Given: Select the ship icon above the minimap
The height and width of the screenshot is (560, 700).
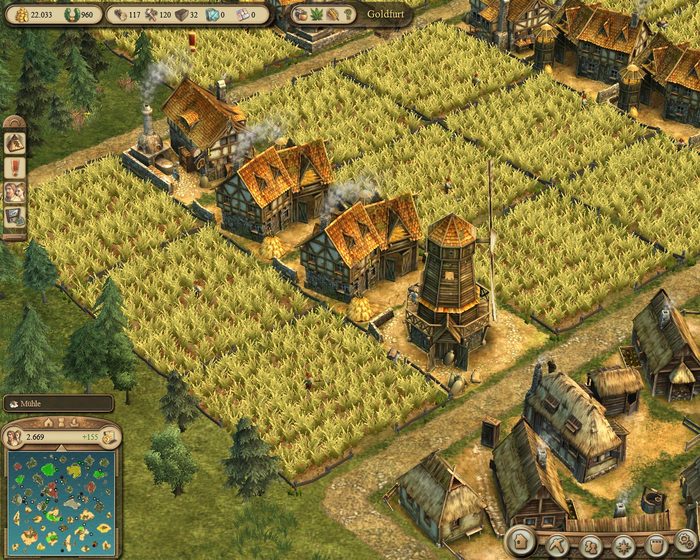Looking at the screenshot, I should pos(76,422).
